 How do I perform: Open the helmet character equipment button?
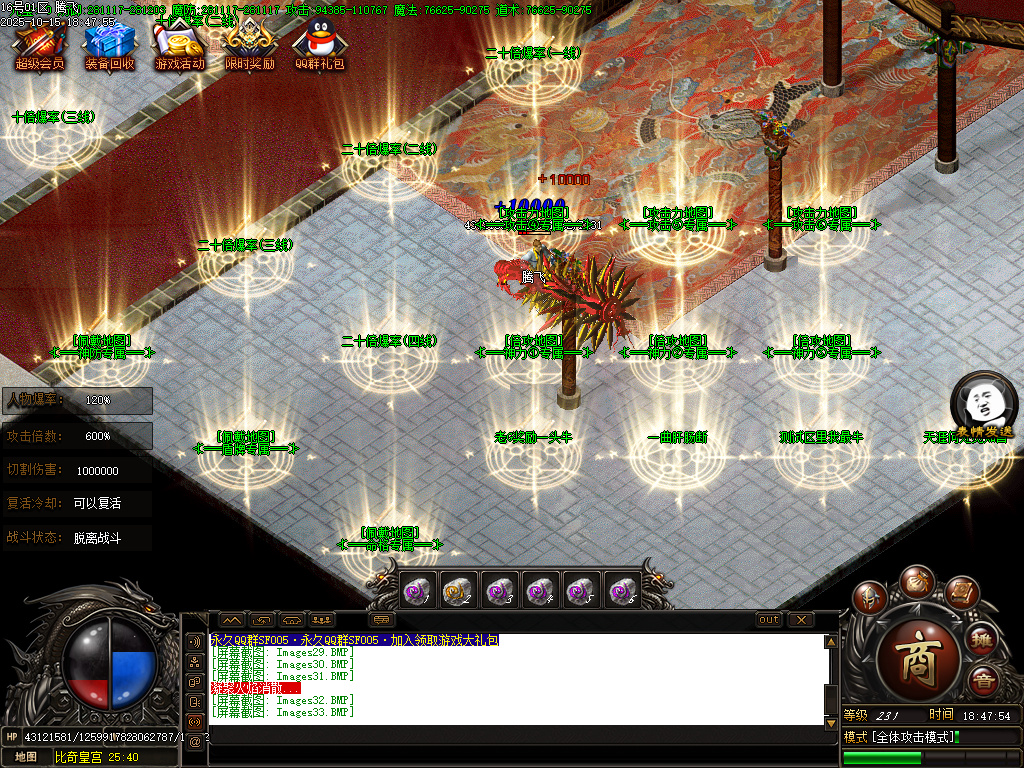pos(870,599)
